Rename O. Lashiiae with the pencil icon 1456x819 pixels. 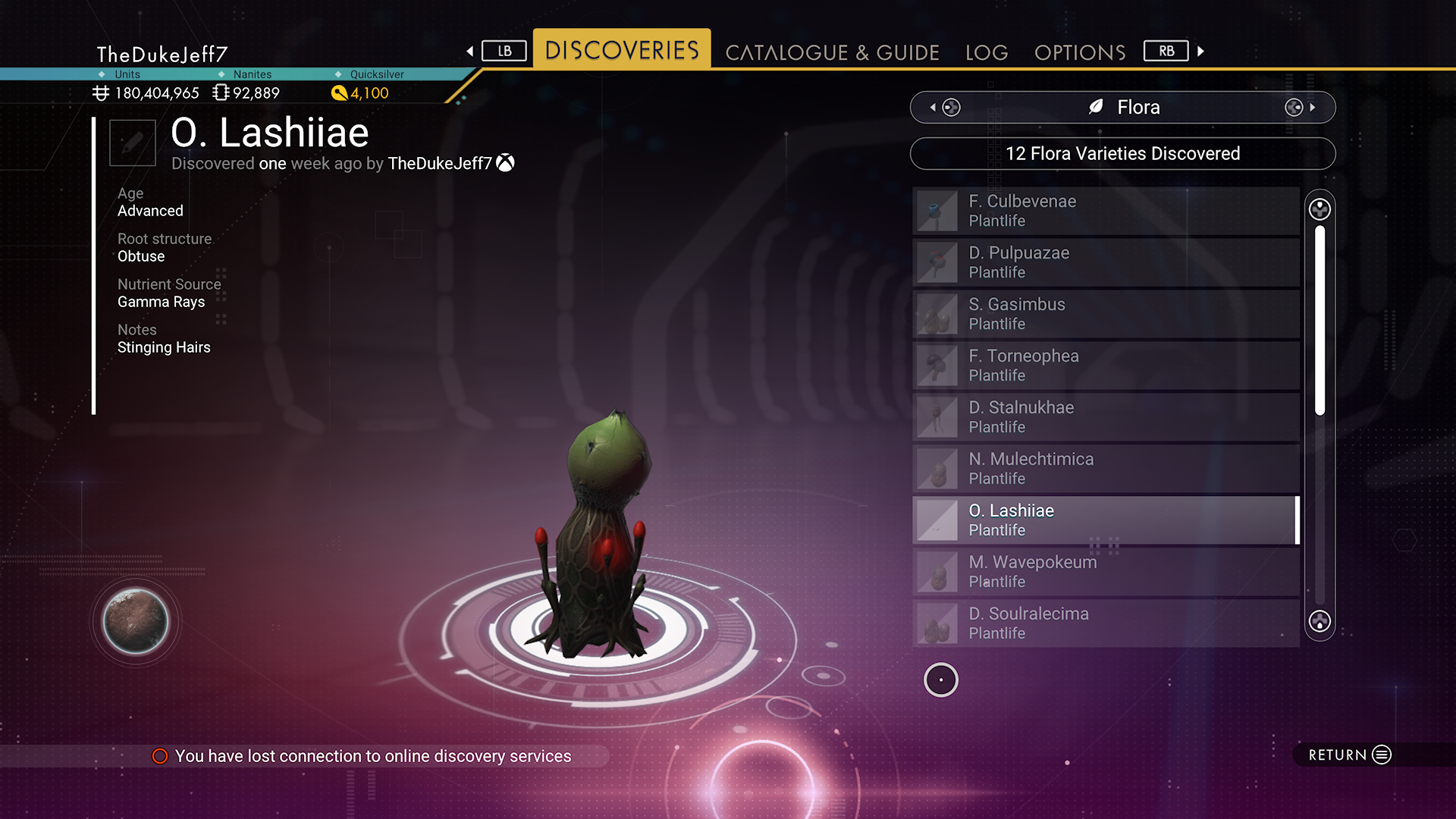click(133, 143)
